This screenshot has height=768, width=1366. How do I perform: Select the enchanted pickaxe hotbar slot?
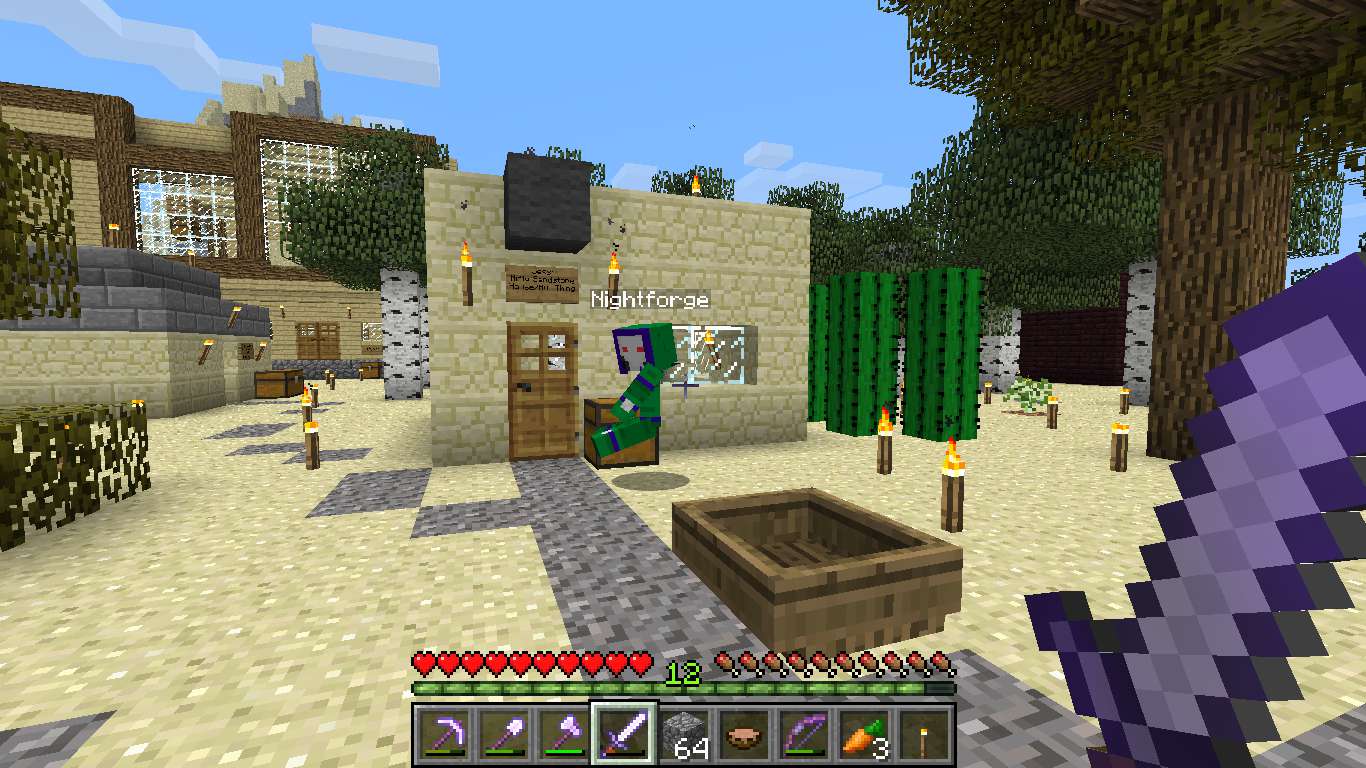pos(442,735)
